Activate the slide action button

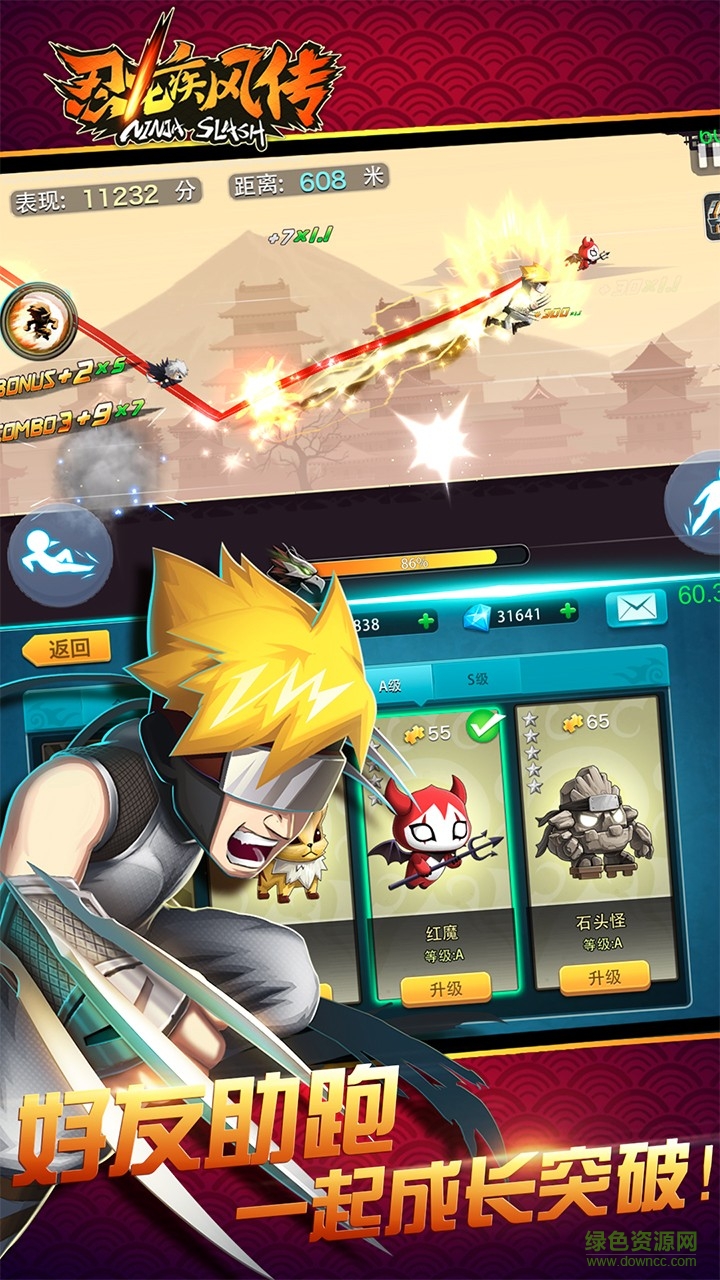coord(60,555)
